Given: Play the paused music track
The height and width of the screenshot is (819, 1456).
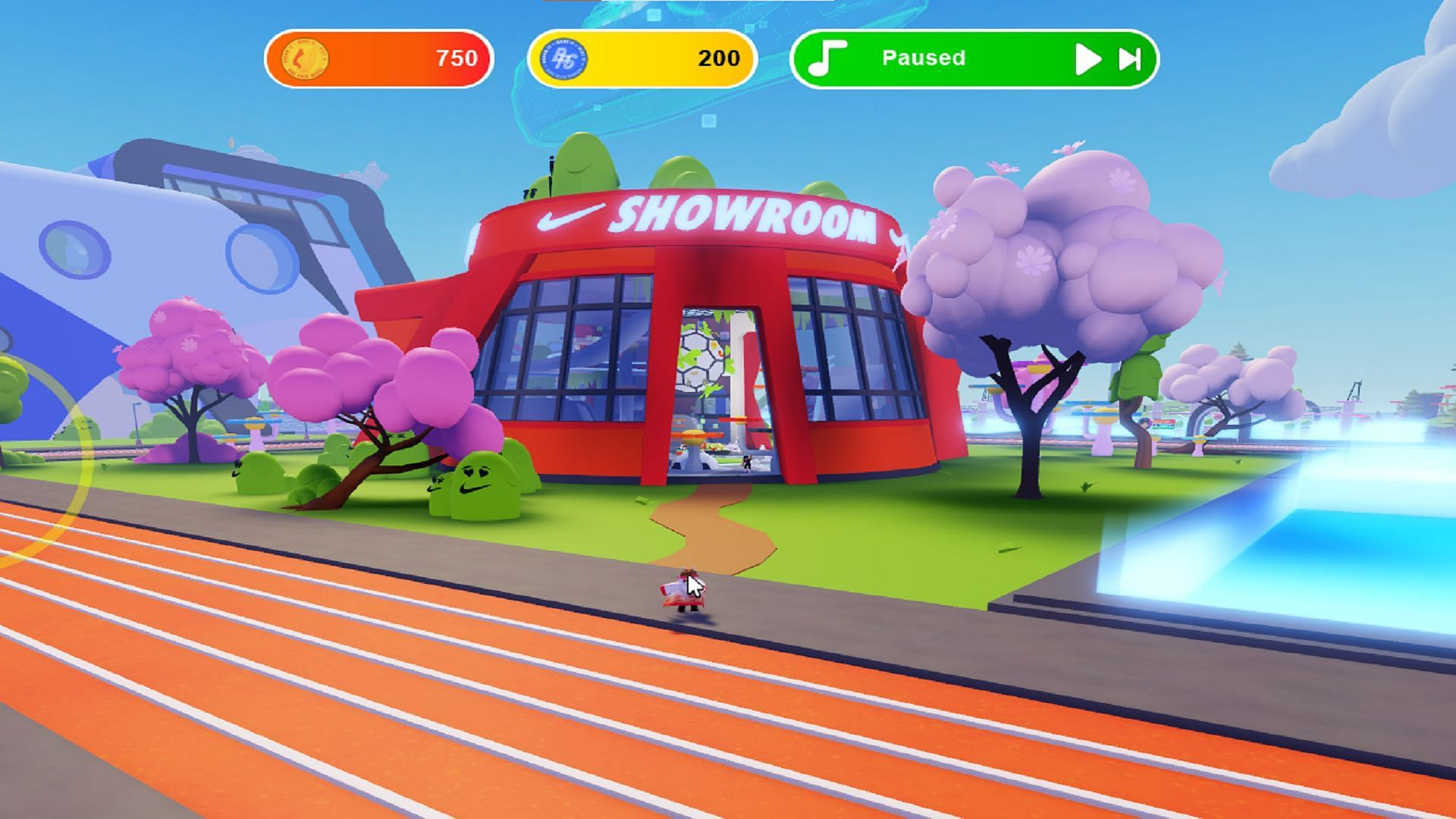Looking at the screenshot, I should (x=1087, y=59).
